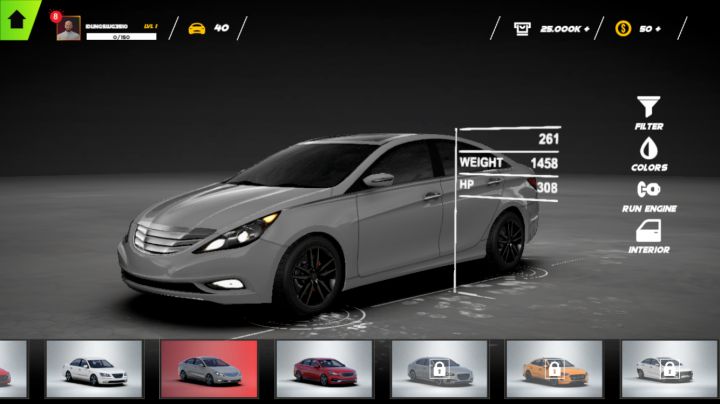Image resolution: width=720 pixels, height=404 pixels.
Task: Open the yellow car count icon
Action: click(x=197, y=28)
